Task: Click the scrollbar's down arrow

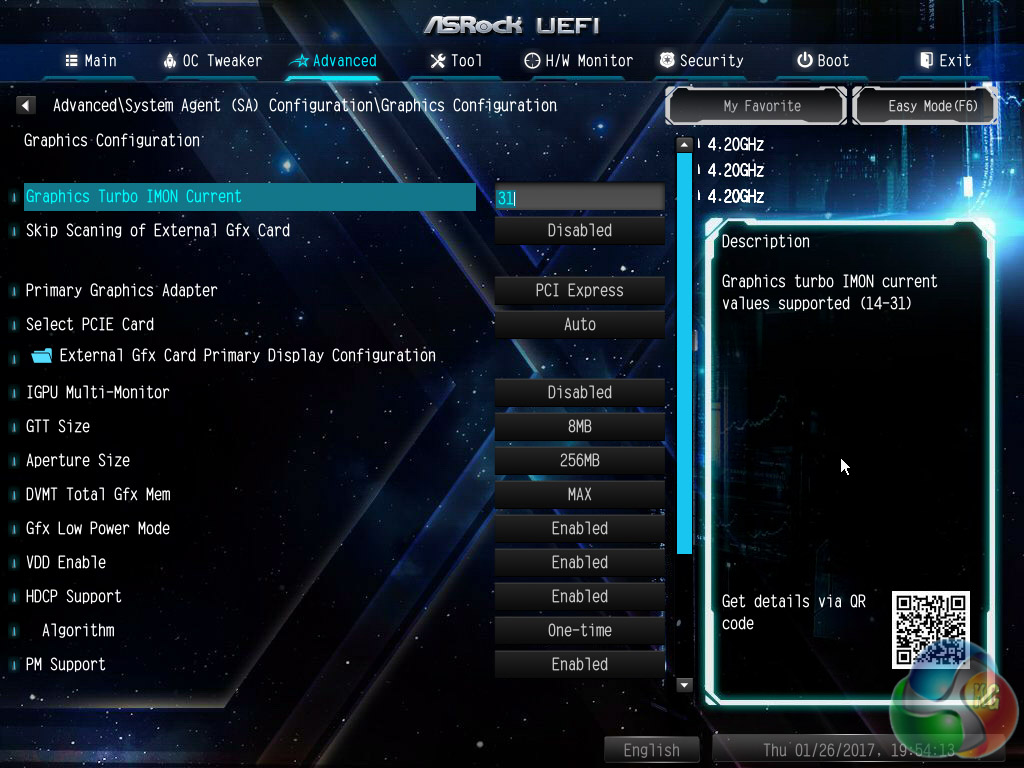Action: [x=685, y=685]
